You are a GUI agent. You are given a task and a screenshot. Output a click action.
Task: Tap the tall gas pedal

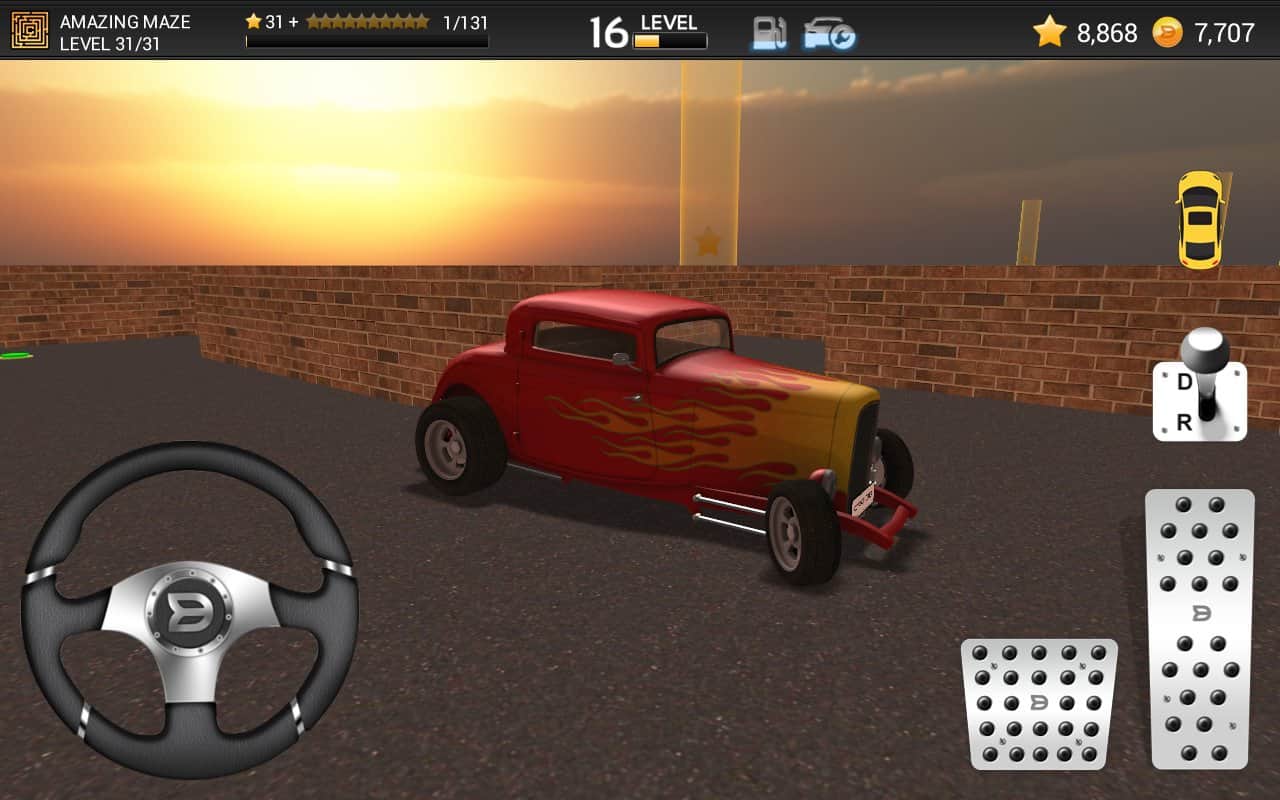click(1199, 628)
